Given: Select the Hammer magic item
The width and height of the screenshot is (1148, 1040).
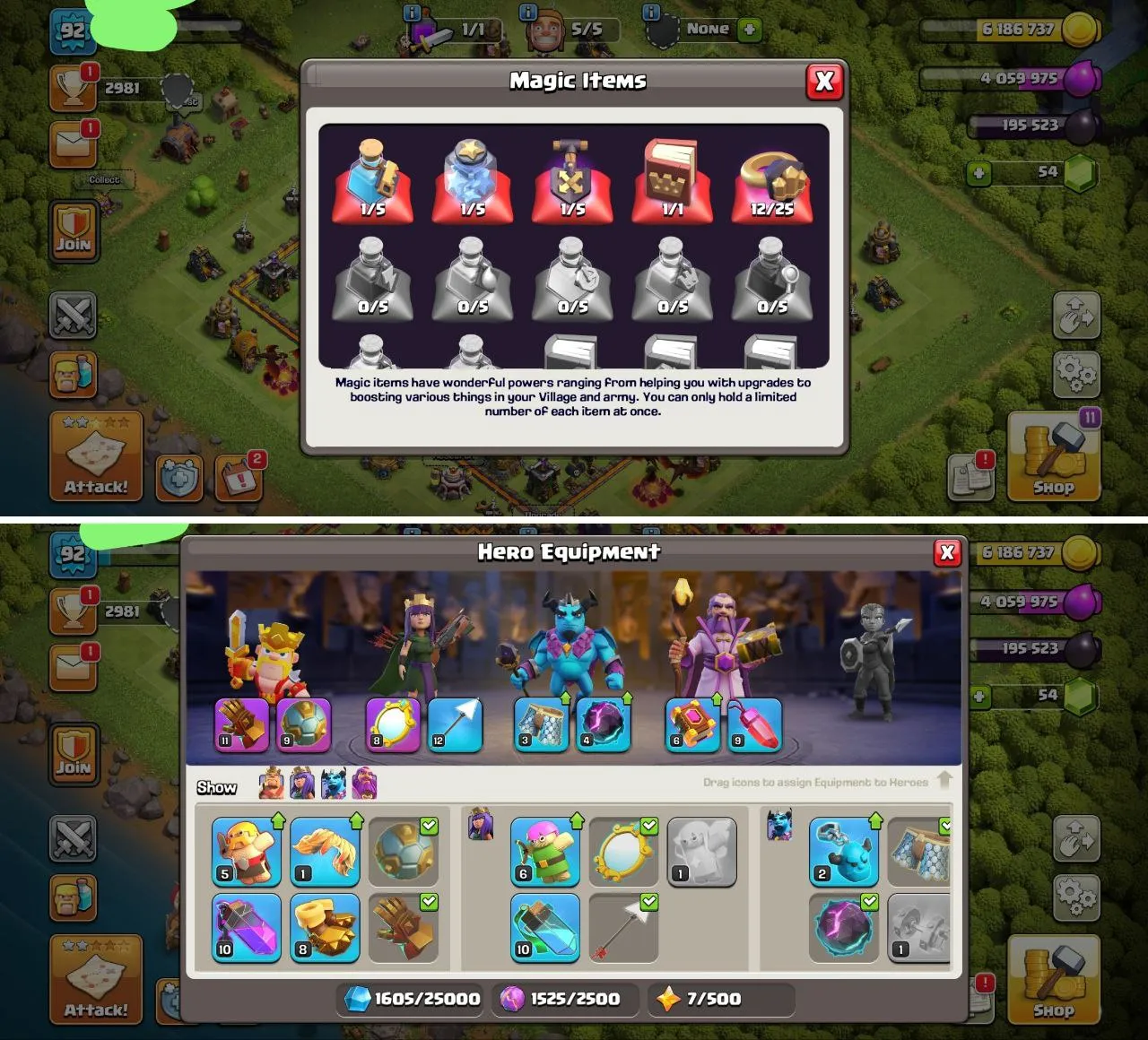Looking at the screenshot, I should (572, 179).
